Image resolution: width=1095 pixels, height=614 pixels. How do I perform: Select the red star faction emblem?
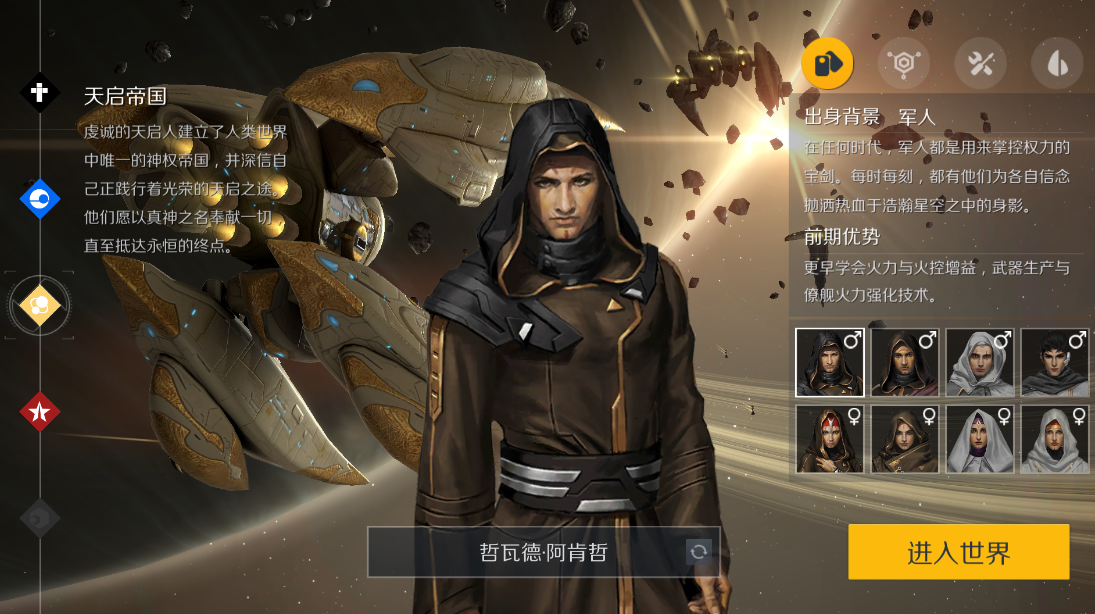click(x=40, y=411)
